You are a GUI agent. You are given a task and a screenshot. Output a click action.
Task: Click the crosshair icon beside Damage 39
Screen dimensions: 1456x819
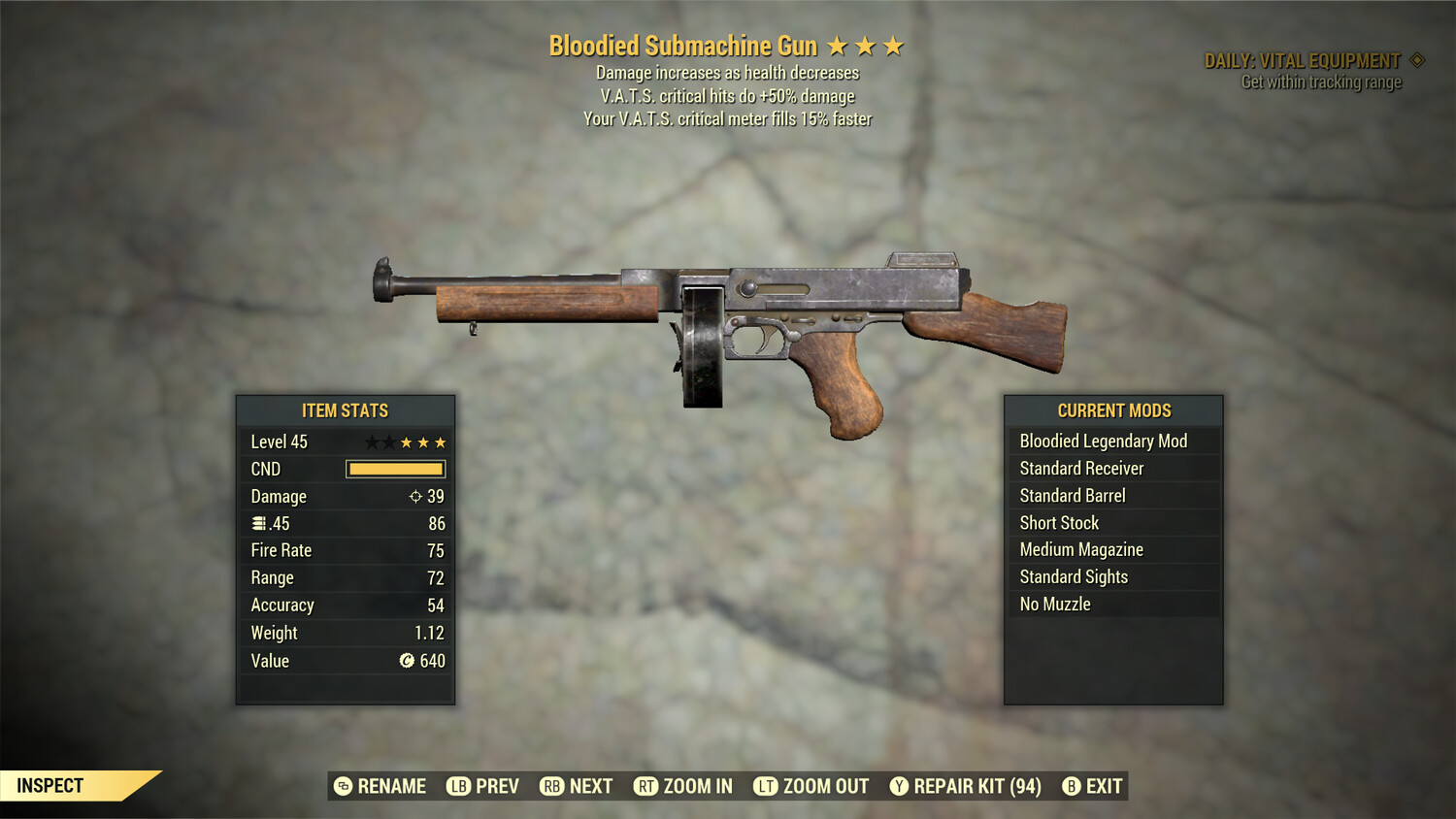pyautogui.click(x=415, y=496)
